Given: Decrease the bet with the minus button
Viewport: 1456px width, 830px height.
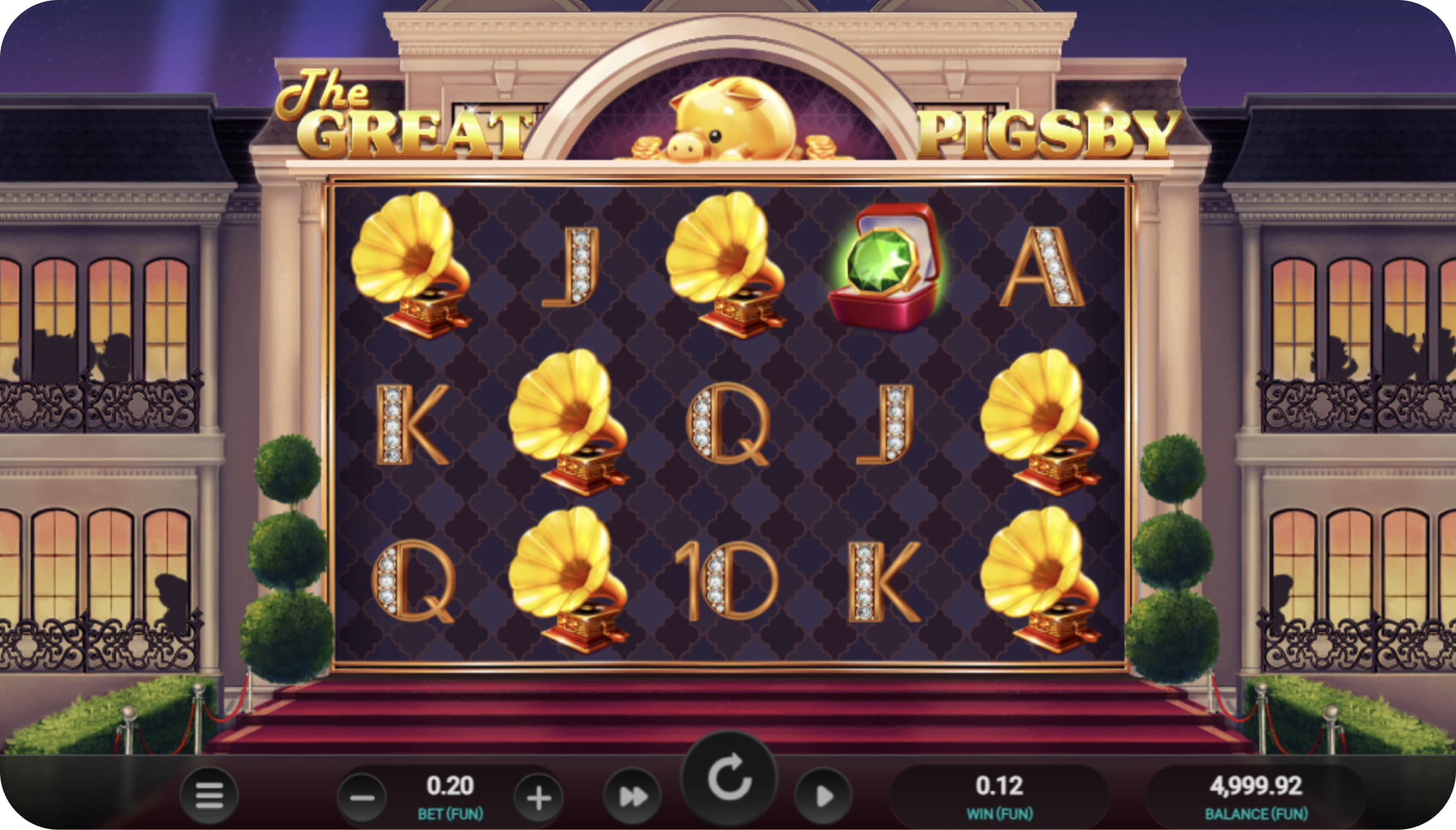Looking at the screenshot, I should tap(362, 797).
